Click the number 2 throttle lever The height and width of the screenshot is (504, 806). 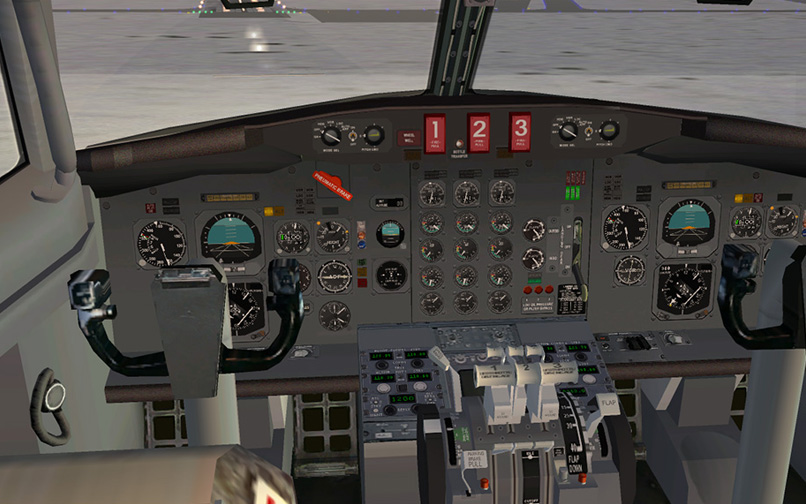click(x=525, y=371)
